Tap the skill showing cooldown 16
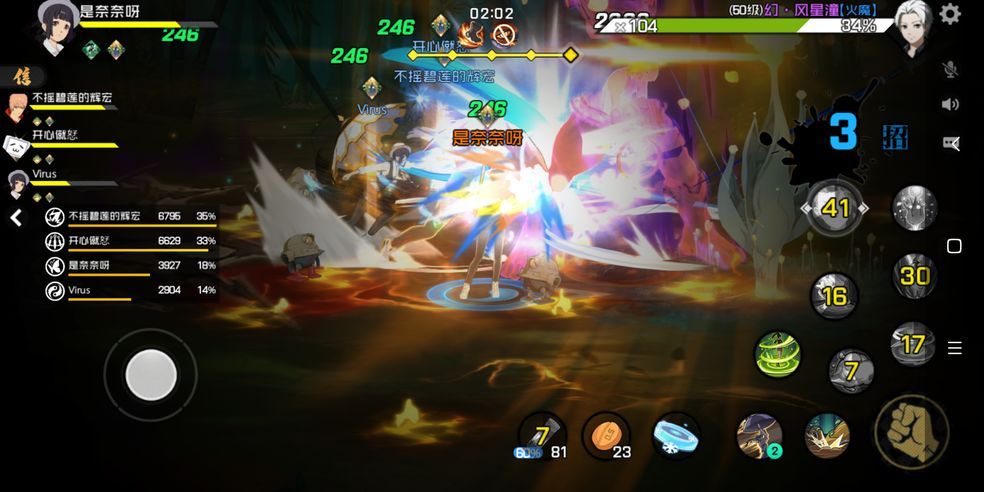984x492 pixels. (x=834, y=296)
